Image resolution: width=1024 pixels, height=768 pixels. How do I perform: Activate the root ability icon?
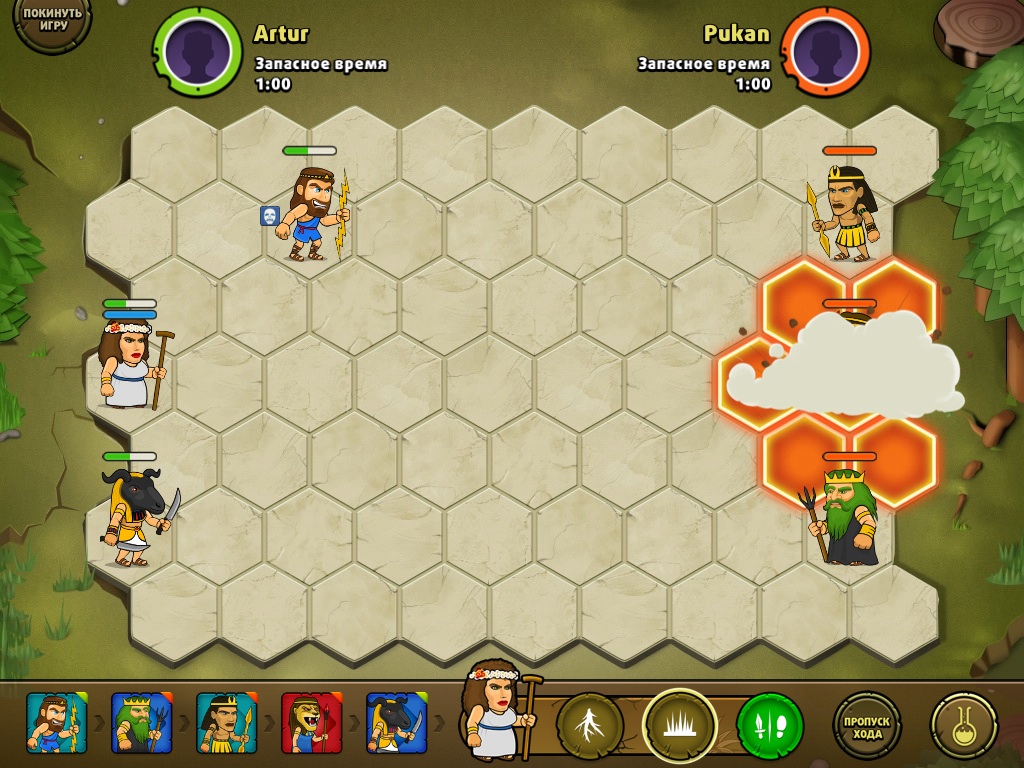[x=590, y=724]
